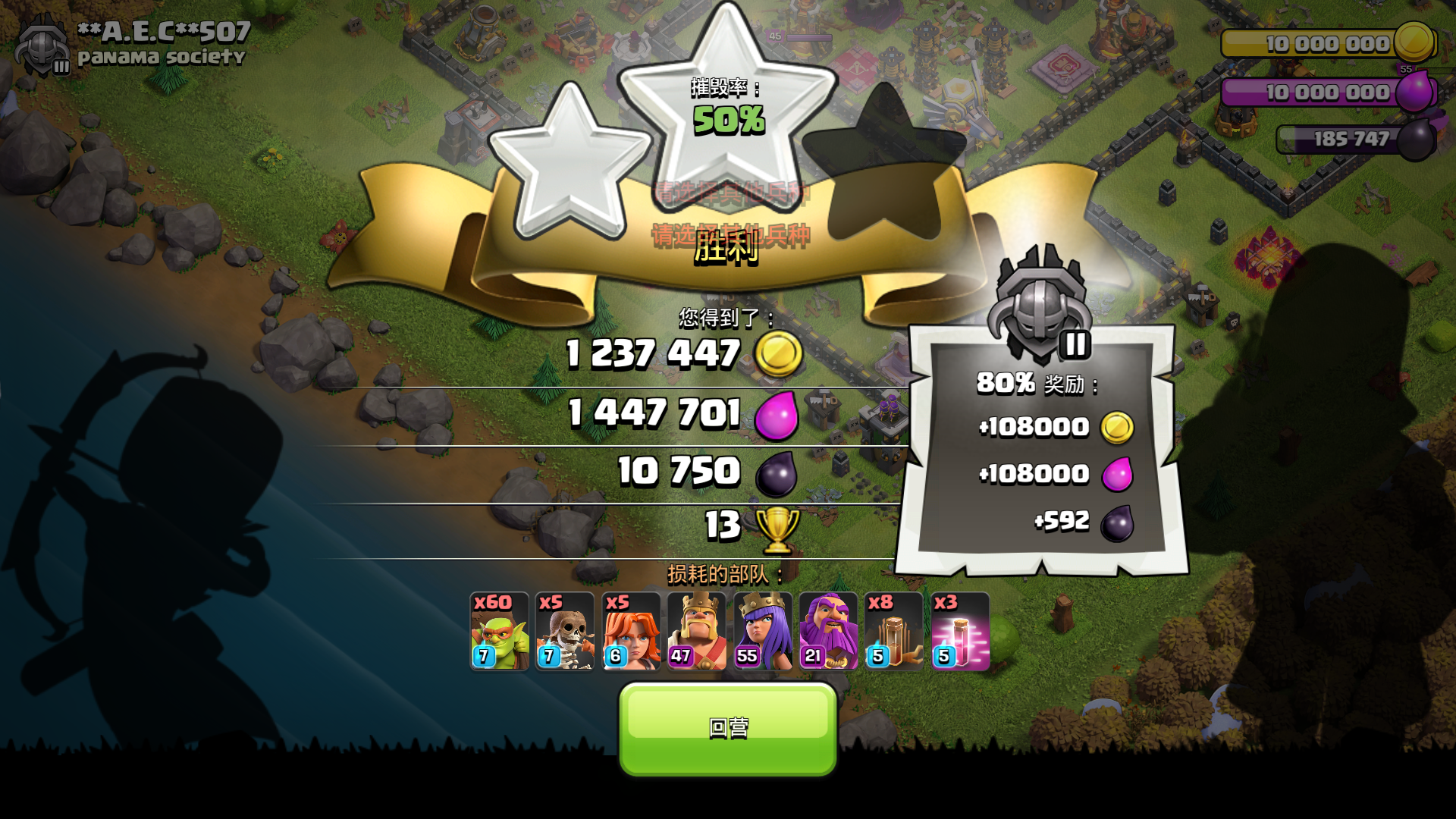This screenshot has height=819, width=1456.
Task: Select the player clan badge
Action: point(42,44)
